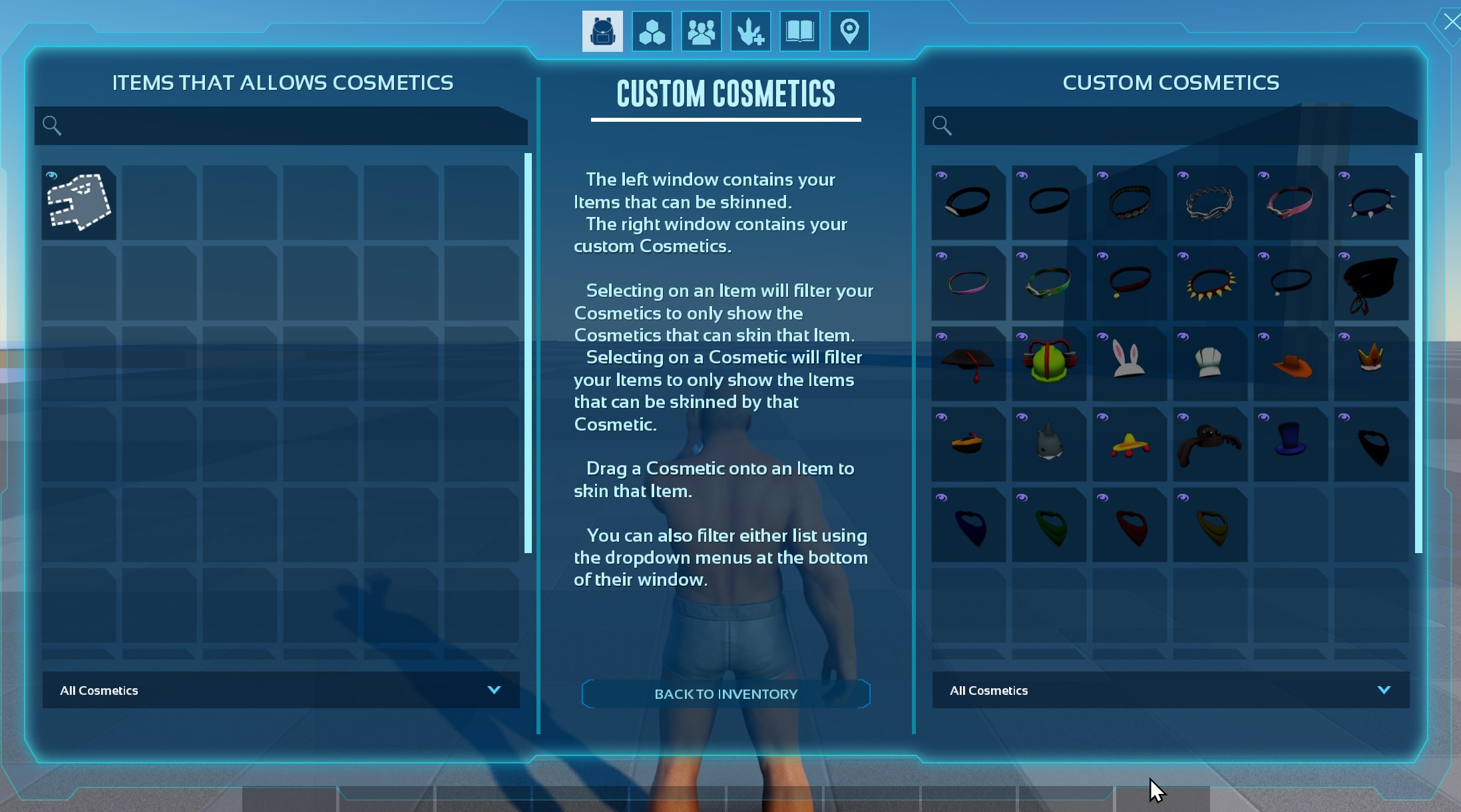Choose the yellow sombrero cosmetic
The height and width of the screenshot is (812, 1461).
pyautogui.click(x=1129, y=444)
